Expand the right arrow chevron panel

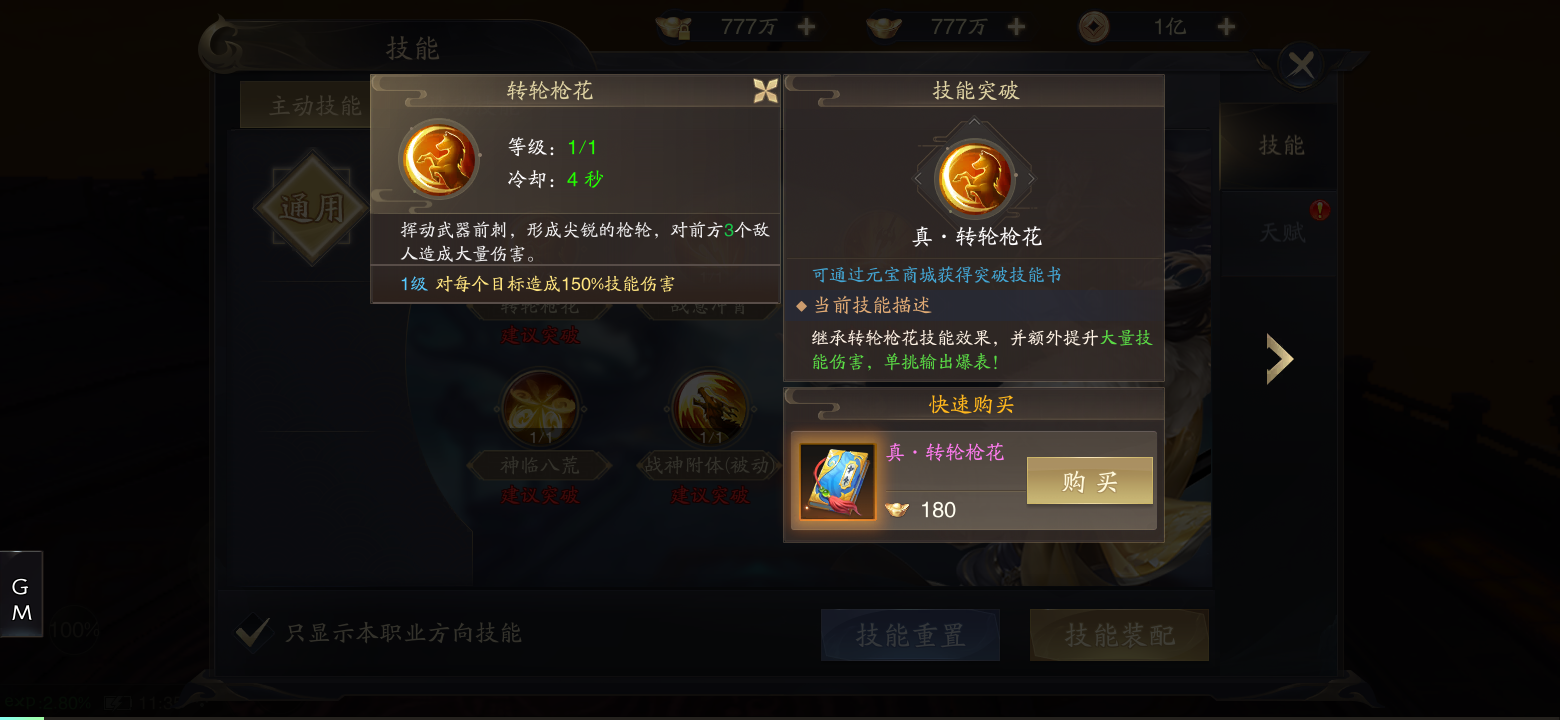click(x=1280, y=358)
